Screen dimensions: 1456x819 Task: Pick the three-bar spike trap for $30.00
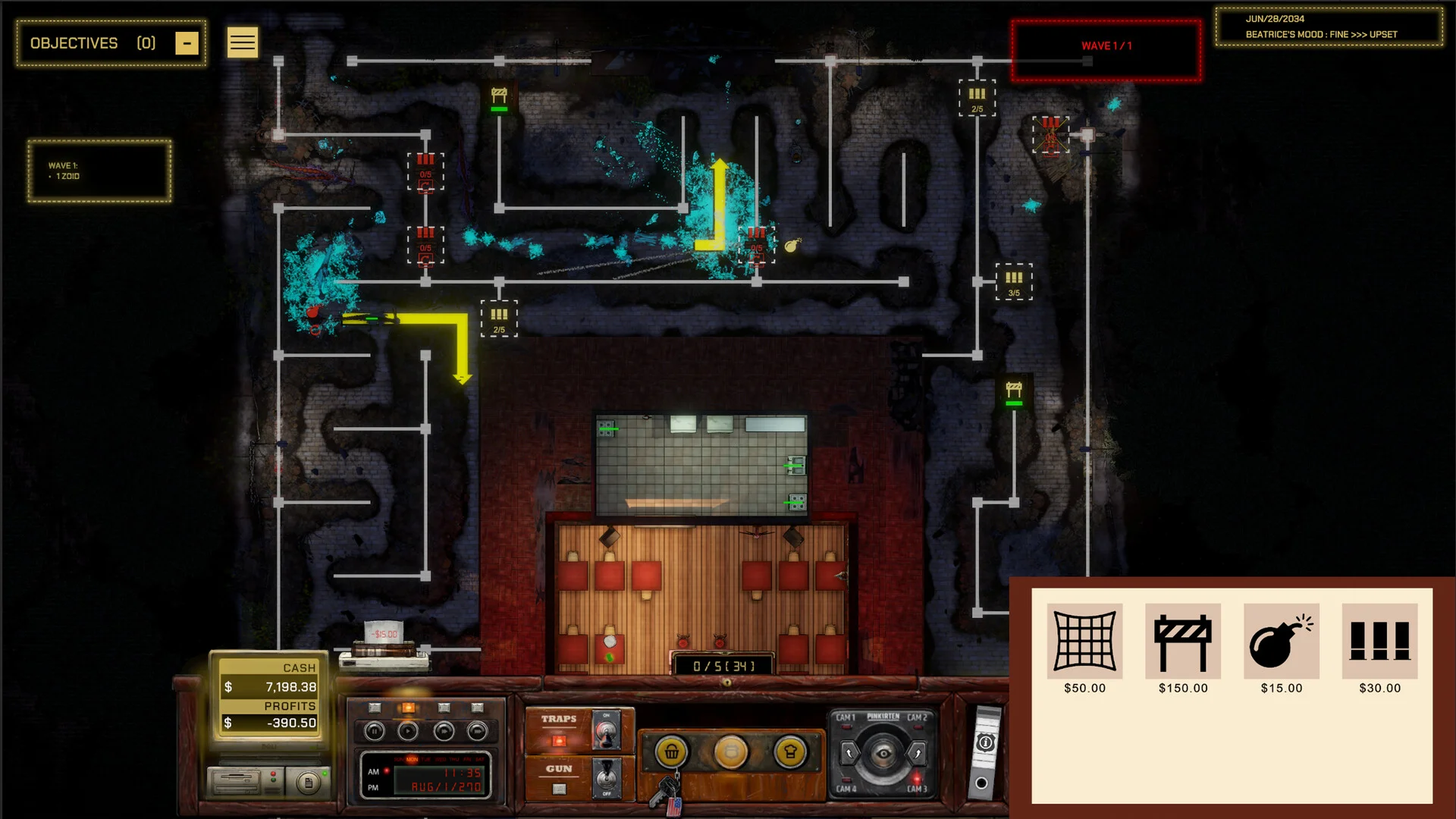1379,642
